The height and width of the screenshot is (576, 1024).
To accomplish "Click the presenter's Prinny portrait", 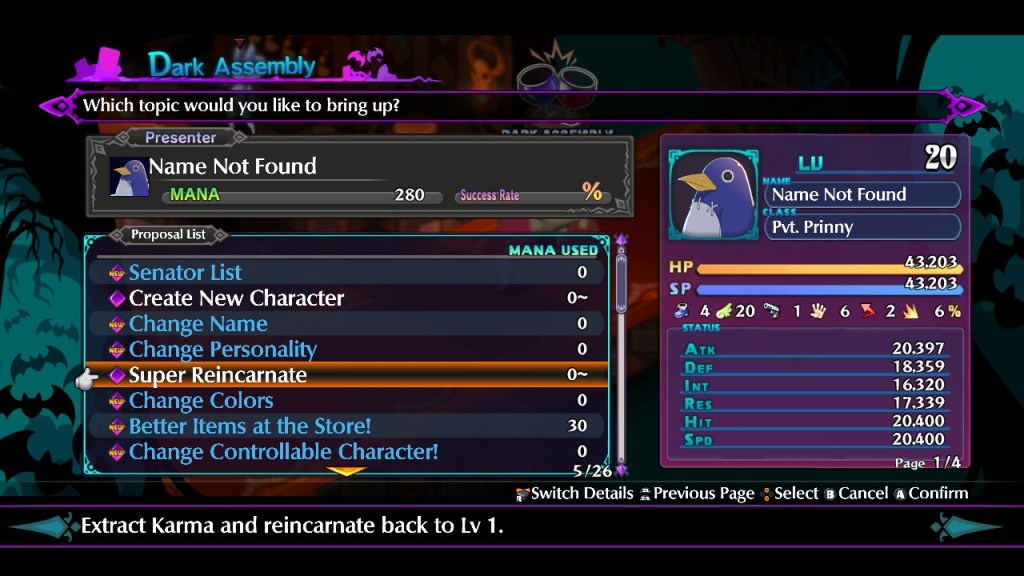I will [129, 177].
